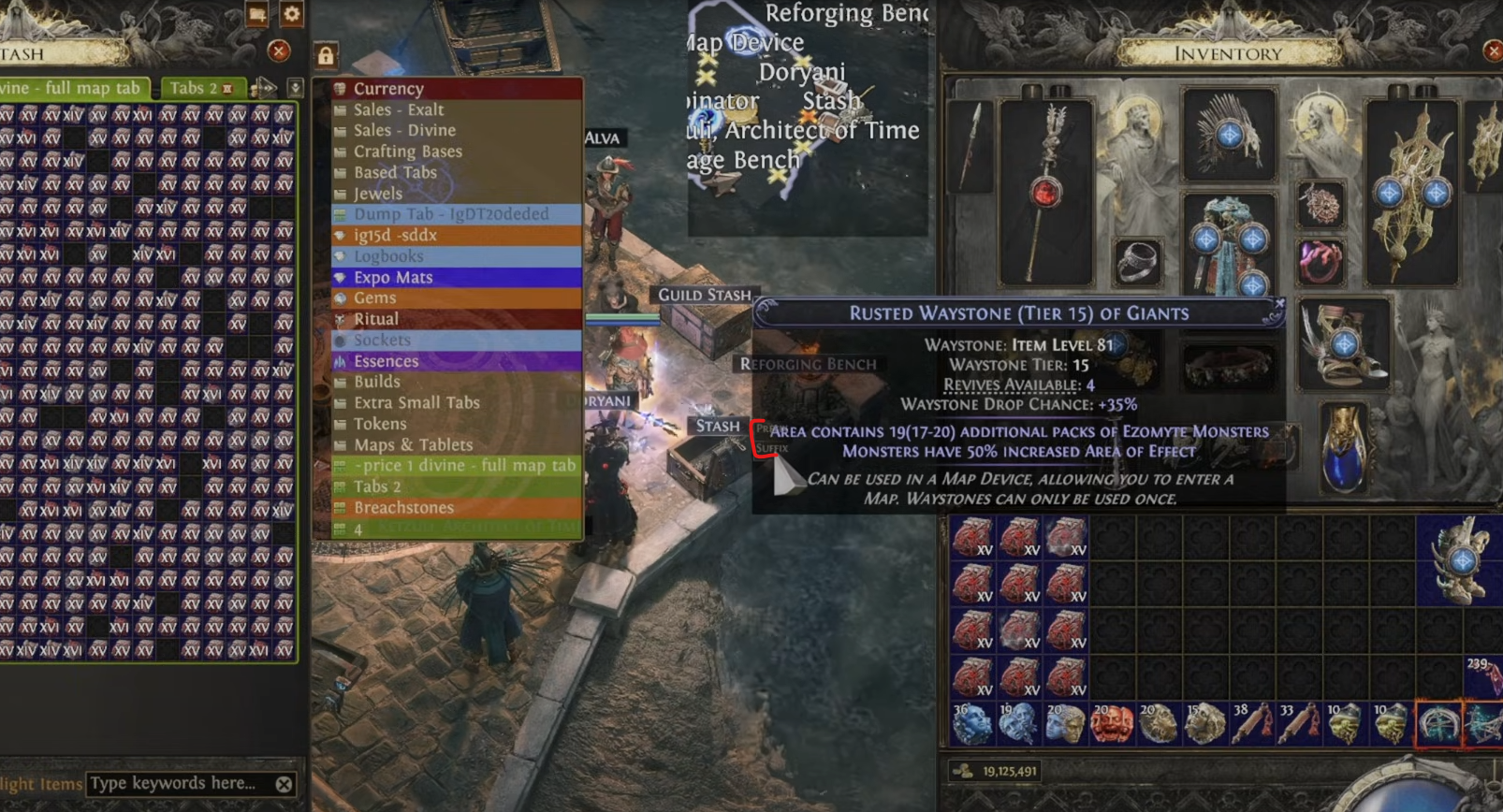Select the equipped ring slot

1137,262
